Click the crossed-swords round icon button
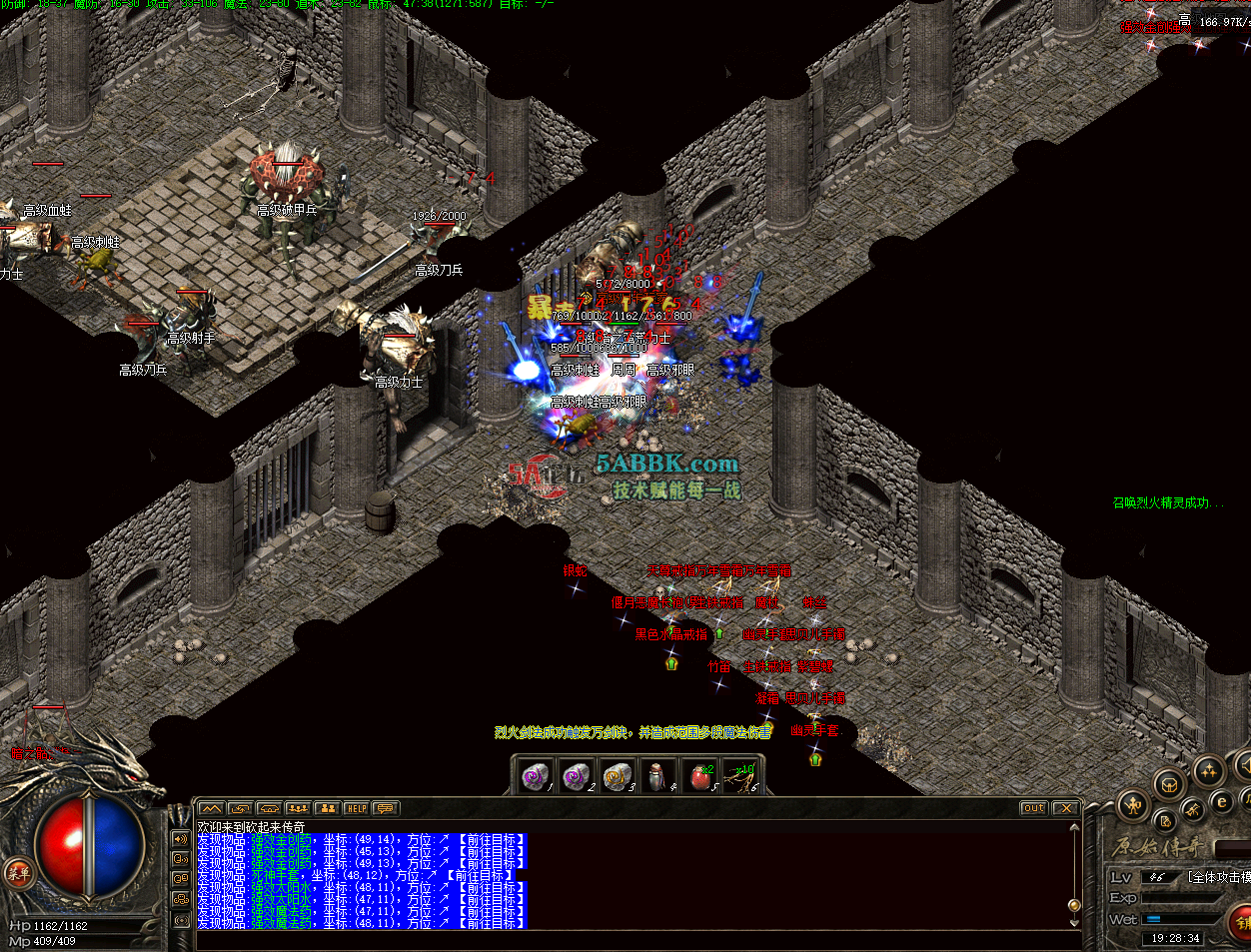 [1192, 809]
